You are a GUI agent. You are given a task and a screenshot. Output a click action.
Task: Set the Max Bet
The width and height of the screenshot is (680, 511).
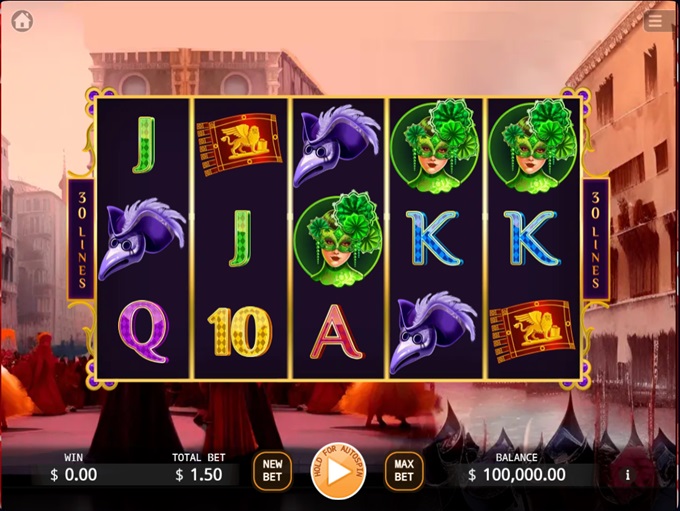pyautogui.click(x=404, y=470)
